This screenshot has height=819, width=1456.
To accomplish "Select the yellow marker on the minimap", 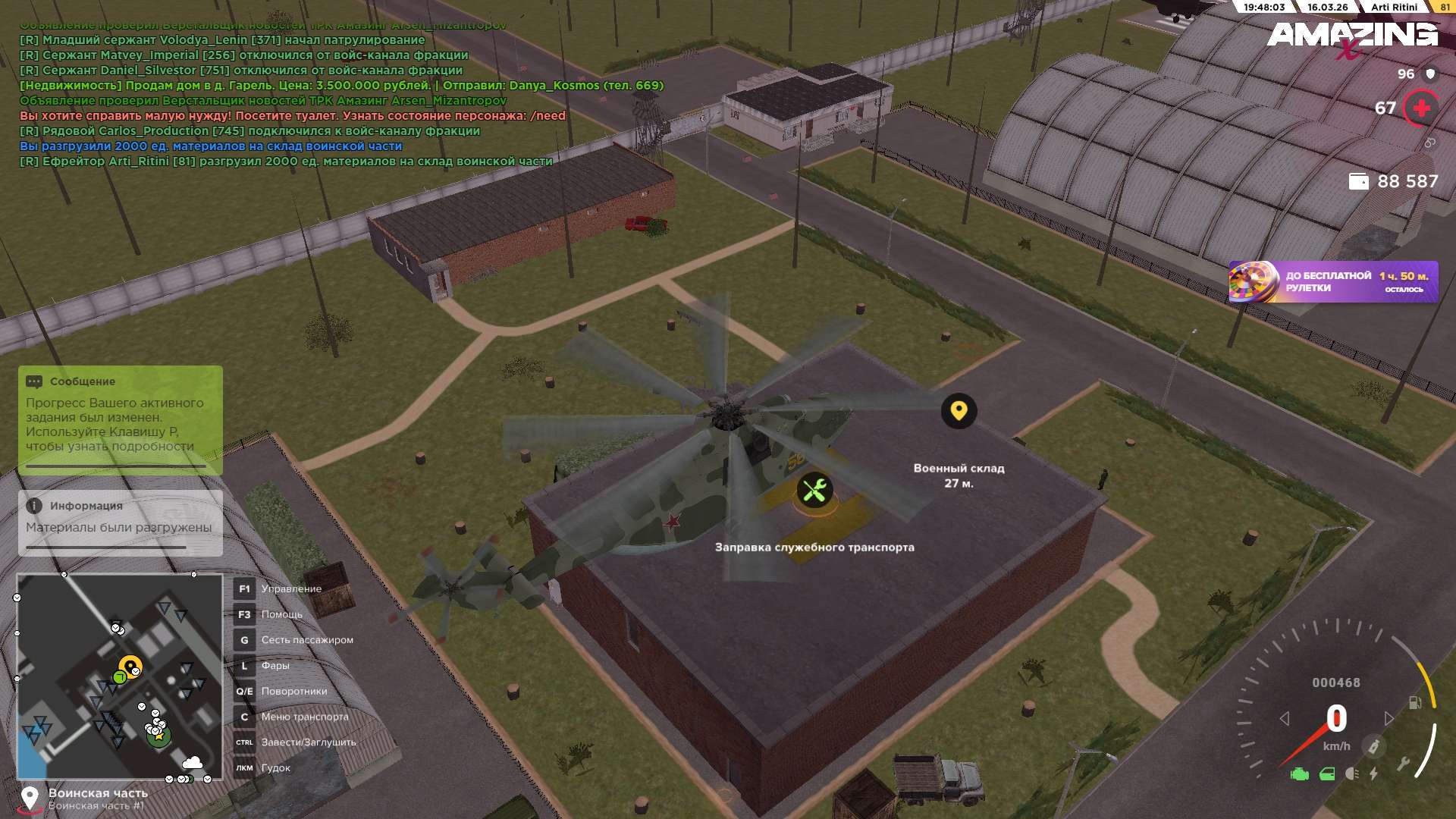I will point(131,667).
